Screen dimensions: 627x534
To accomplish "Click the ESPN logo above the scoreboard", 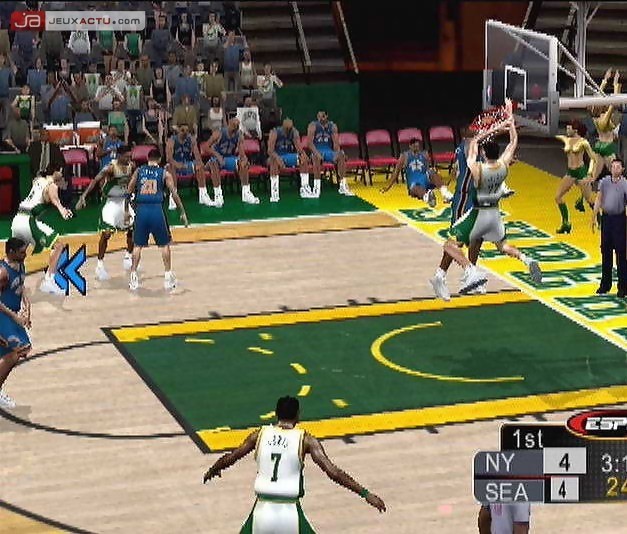I will click(600, 423).
